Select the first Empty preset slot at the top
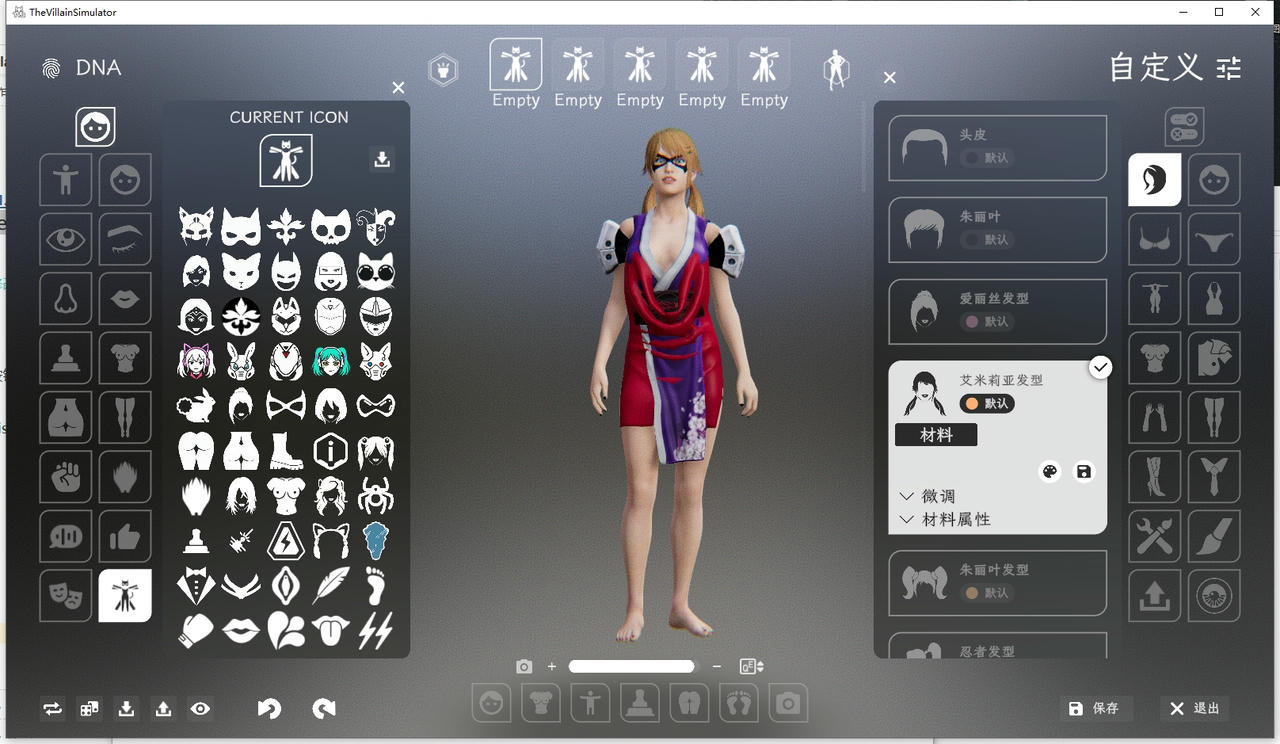 click(515, 62)
